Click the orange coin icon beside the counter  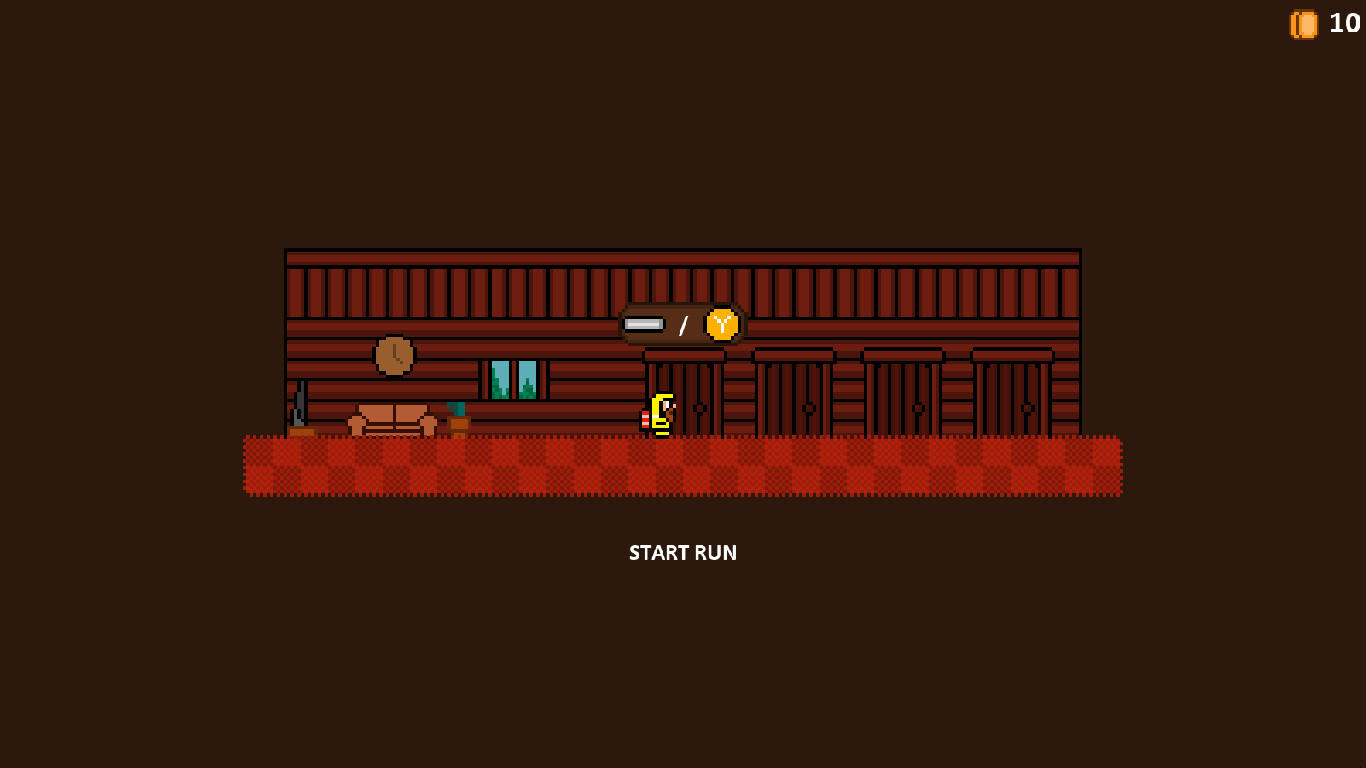point(1303,24)
